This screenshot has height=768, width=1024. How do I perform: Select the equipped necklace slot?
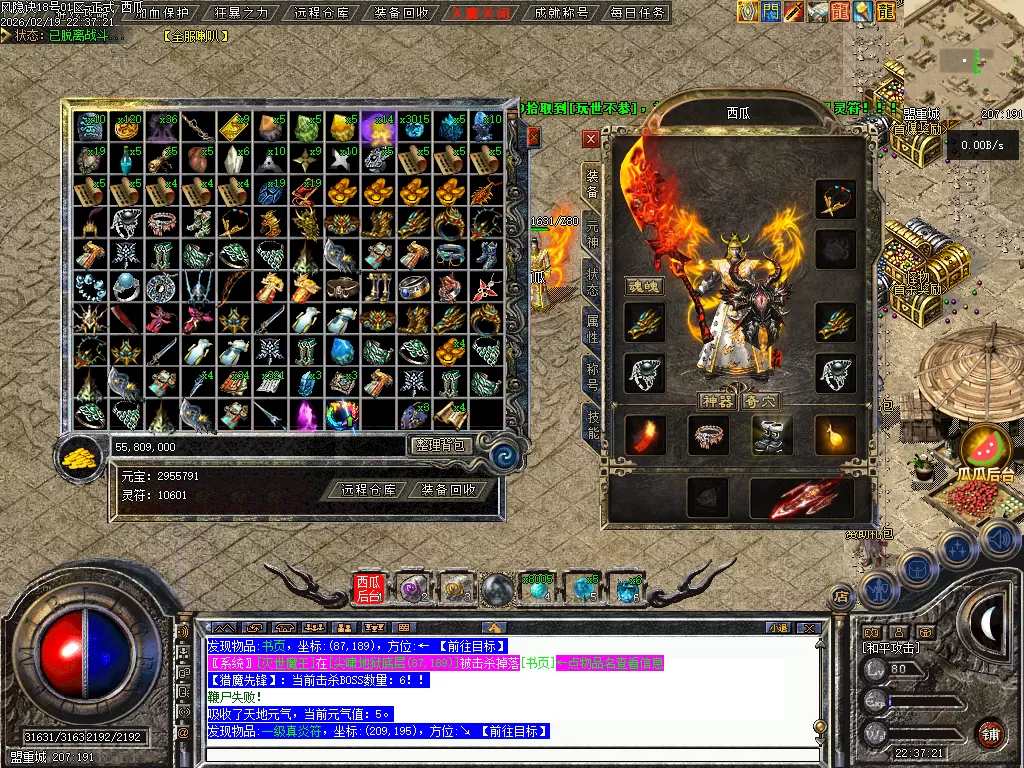click(835, 199)
